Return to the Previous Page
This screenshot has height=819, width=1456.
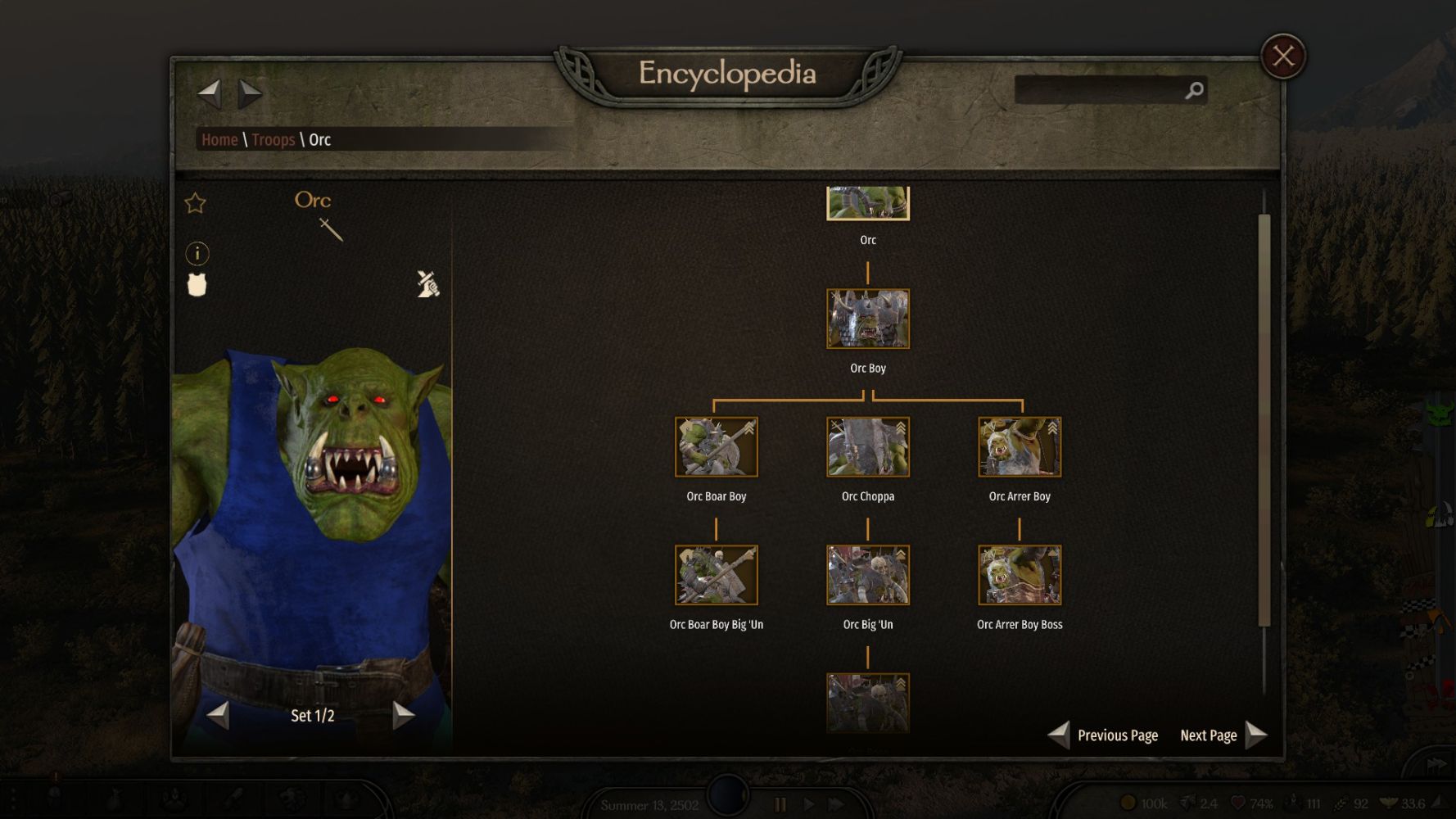[x=1104, y=735]
